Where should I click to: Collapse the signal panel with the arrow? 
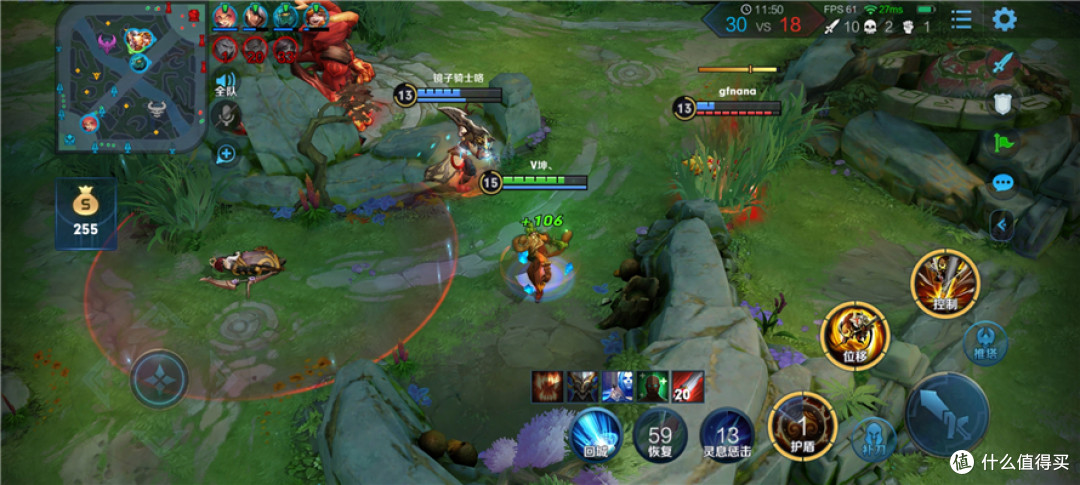1000,226
